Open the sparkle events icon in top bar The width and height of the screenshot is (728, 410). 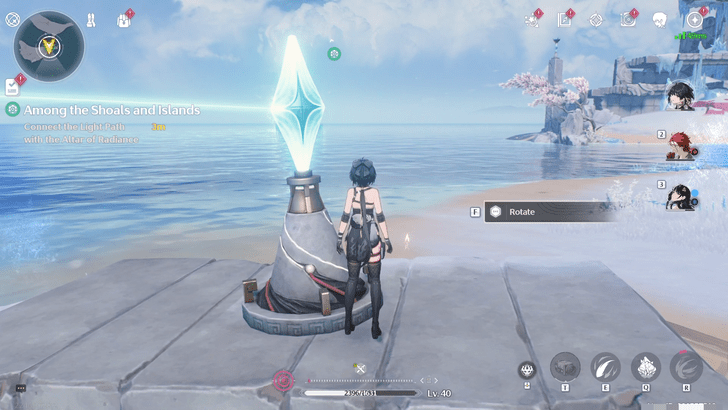pos(532,20)
